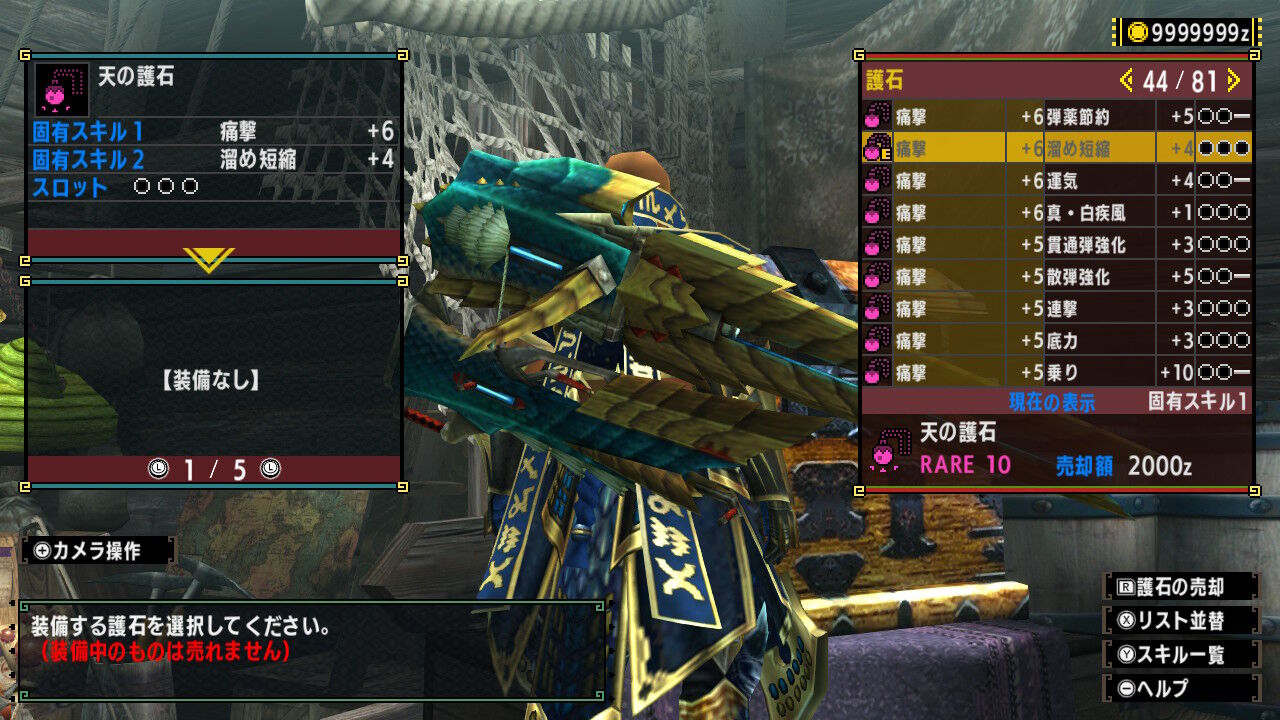Click the clock icon left of the 1/5 indicator
Viewport: 1280px width, 720px height.
156,468
